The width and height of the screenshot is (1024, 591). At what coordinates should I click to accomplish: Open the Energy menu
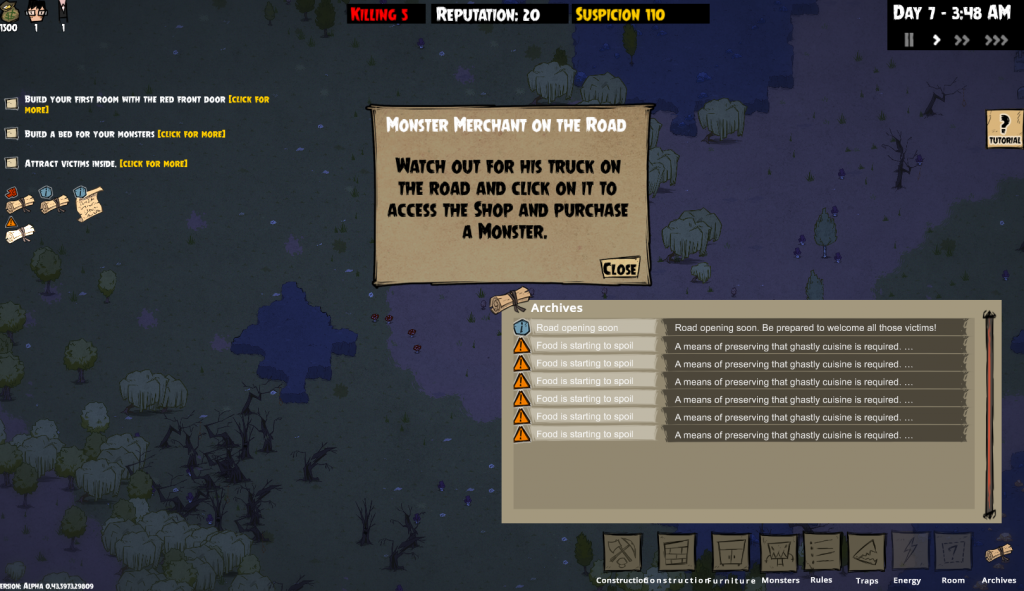(x=910, y=553)
